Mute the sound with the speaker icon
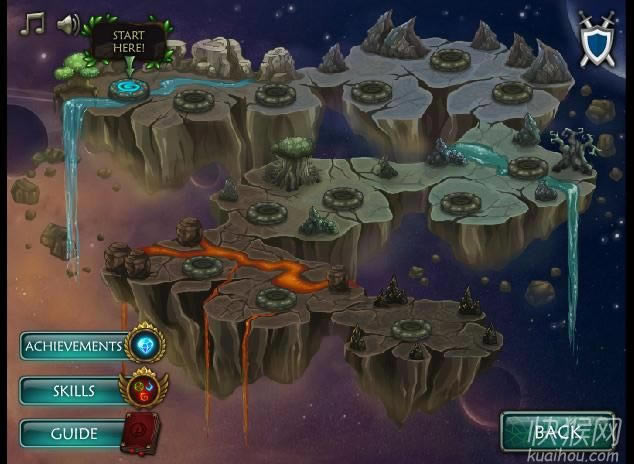This screenshot has width=634, height=464. click(68, 24)
